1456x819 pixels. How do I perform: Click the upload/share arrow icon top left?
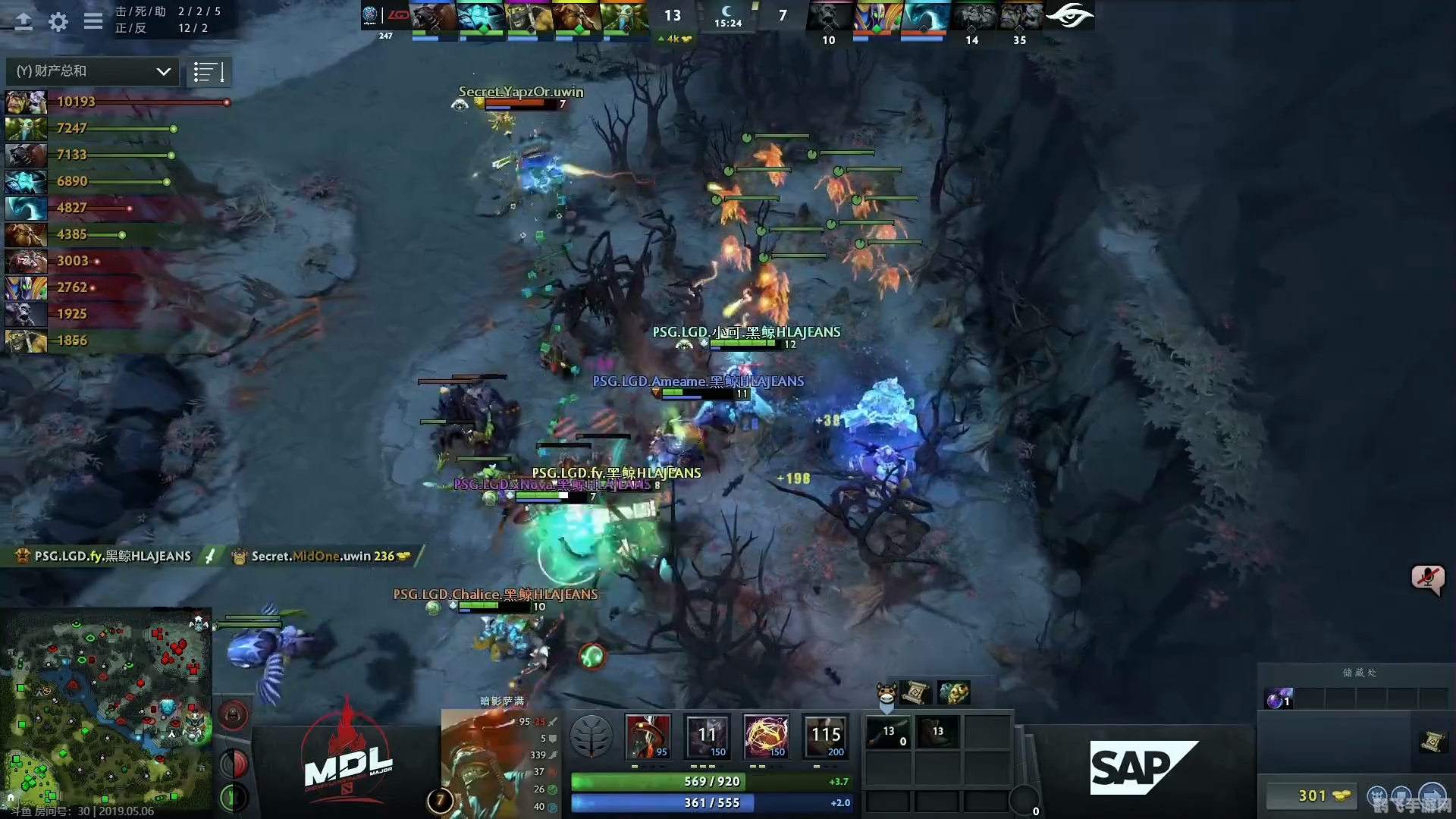click(24, 22)
